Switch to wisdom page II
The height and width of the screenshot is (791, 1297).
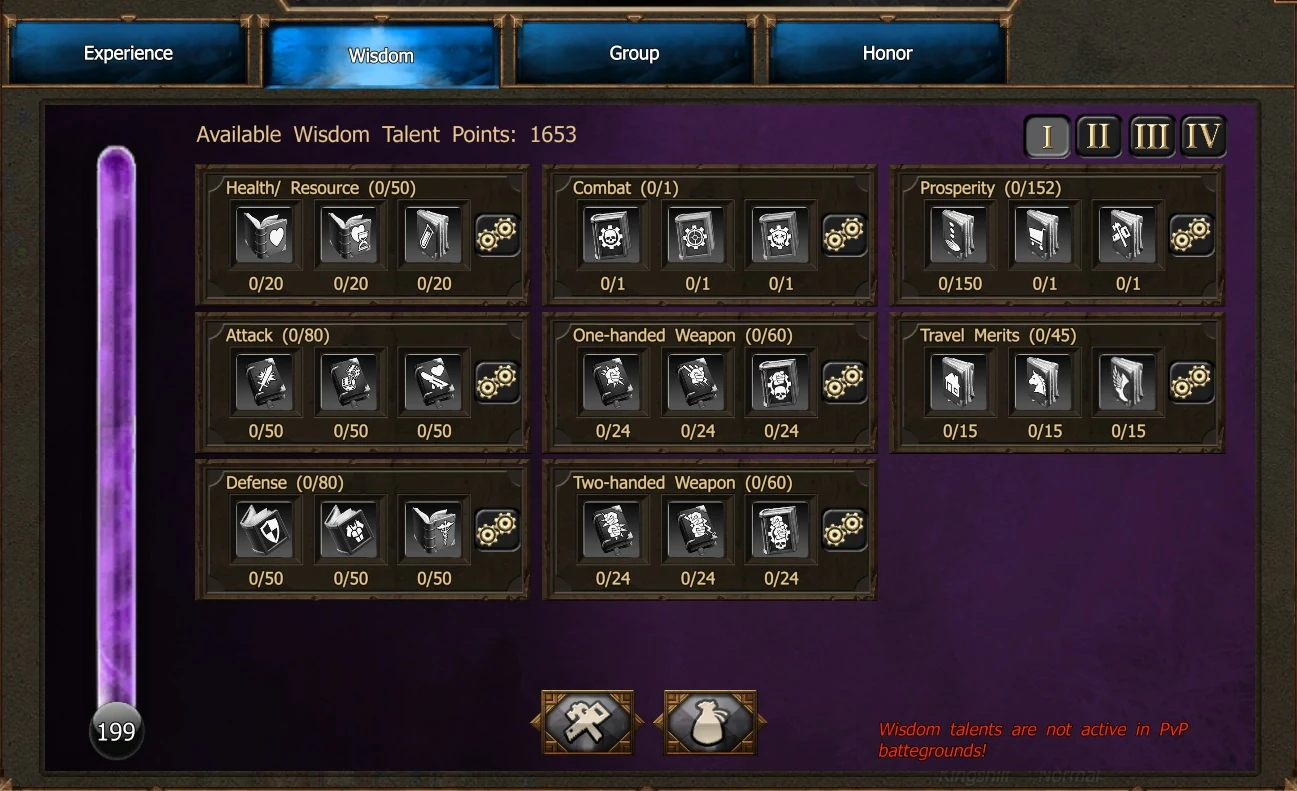[1098, 137]
